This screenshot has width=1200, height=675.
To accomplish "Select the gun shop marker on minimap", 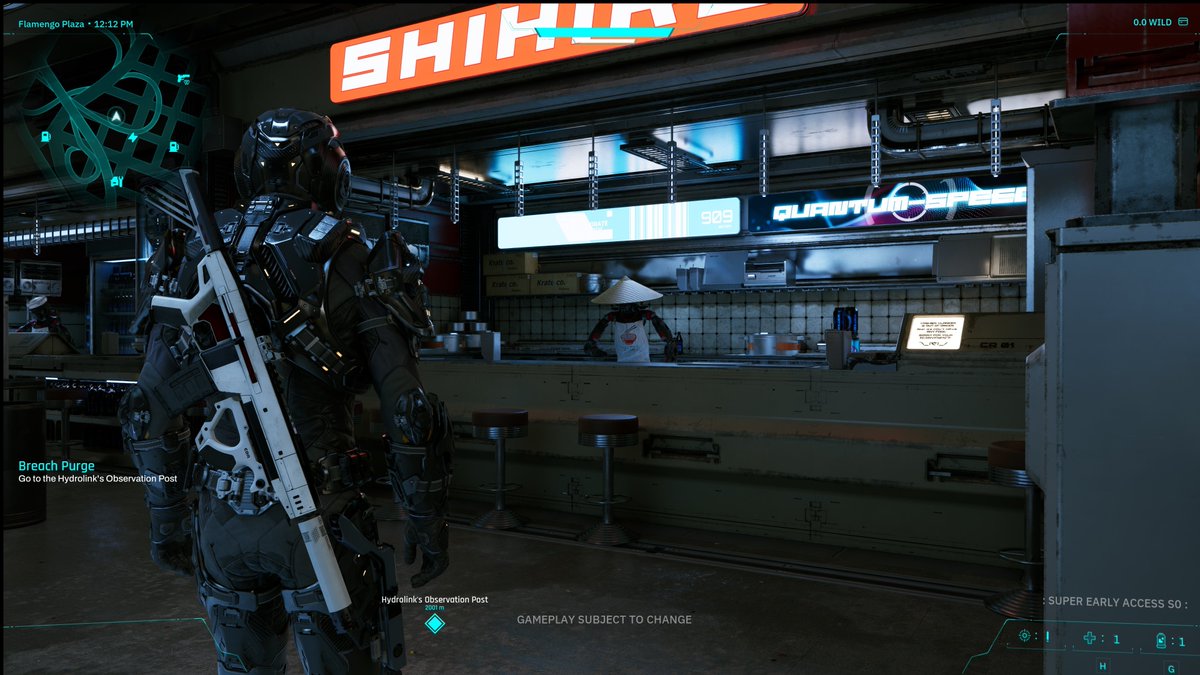I will (183, 78).
